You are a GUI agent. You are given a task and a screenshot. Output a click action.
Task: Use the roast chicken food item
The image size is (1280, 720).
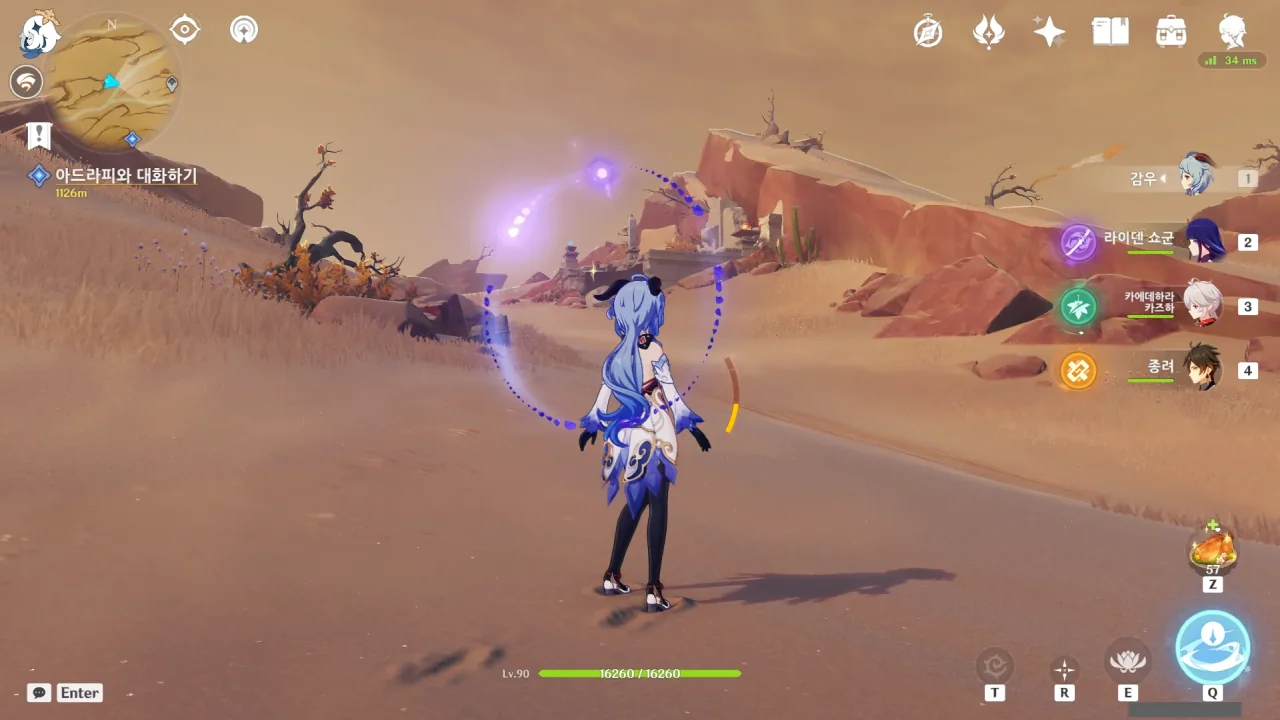[x=1212, y=550]
